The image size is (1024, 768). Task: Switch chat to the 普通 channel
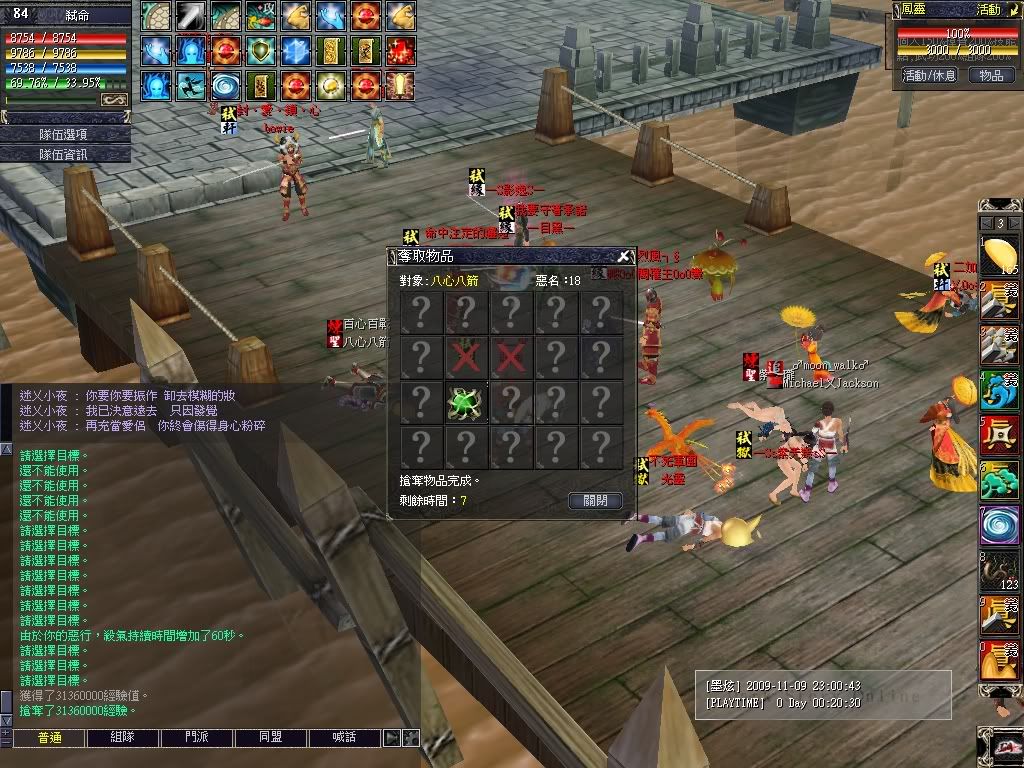pos(49,738)
